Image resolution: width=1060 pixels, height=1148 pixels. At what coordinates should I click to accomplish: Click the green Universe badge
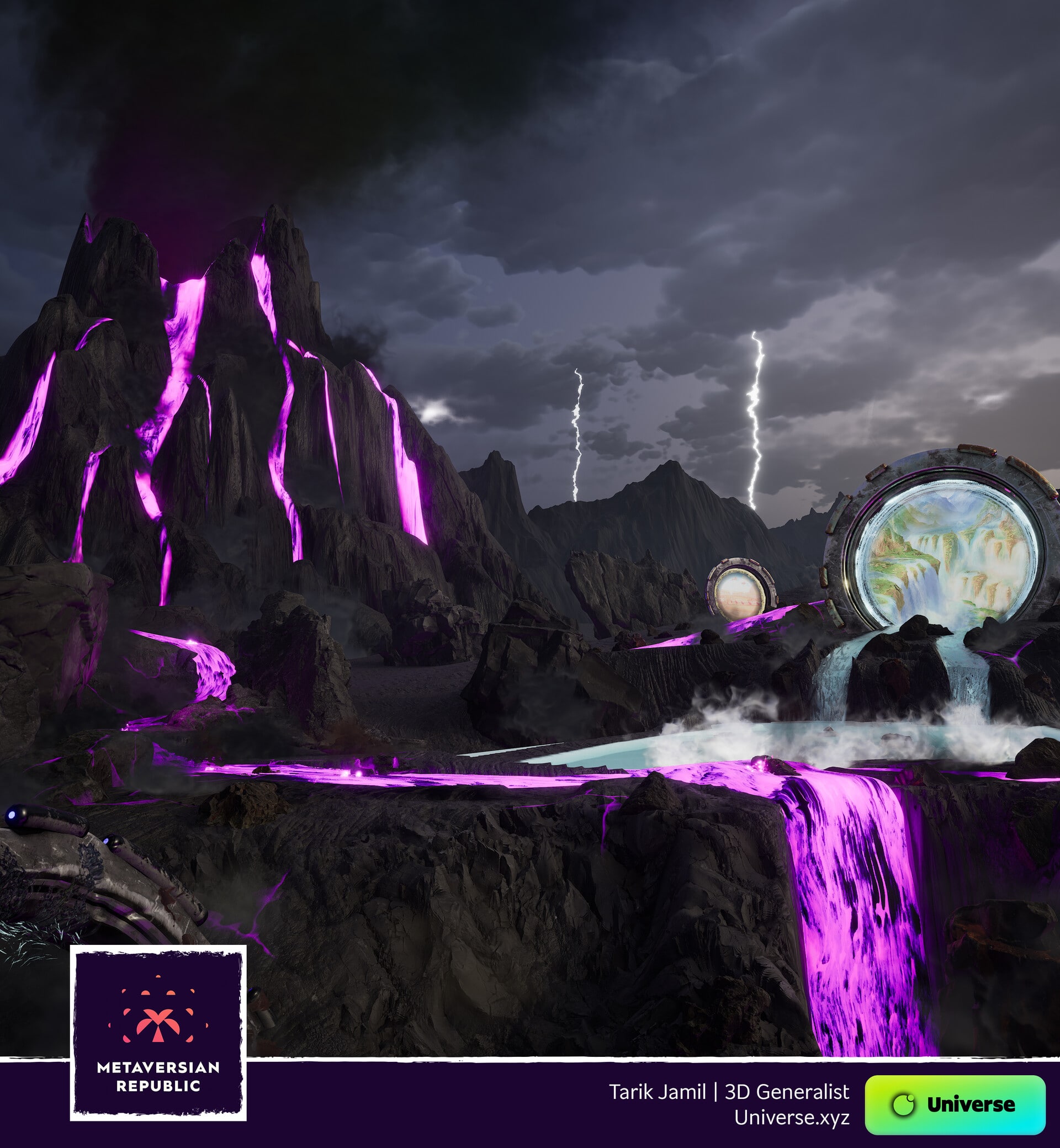(955, 1104)
